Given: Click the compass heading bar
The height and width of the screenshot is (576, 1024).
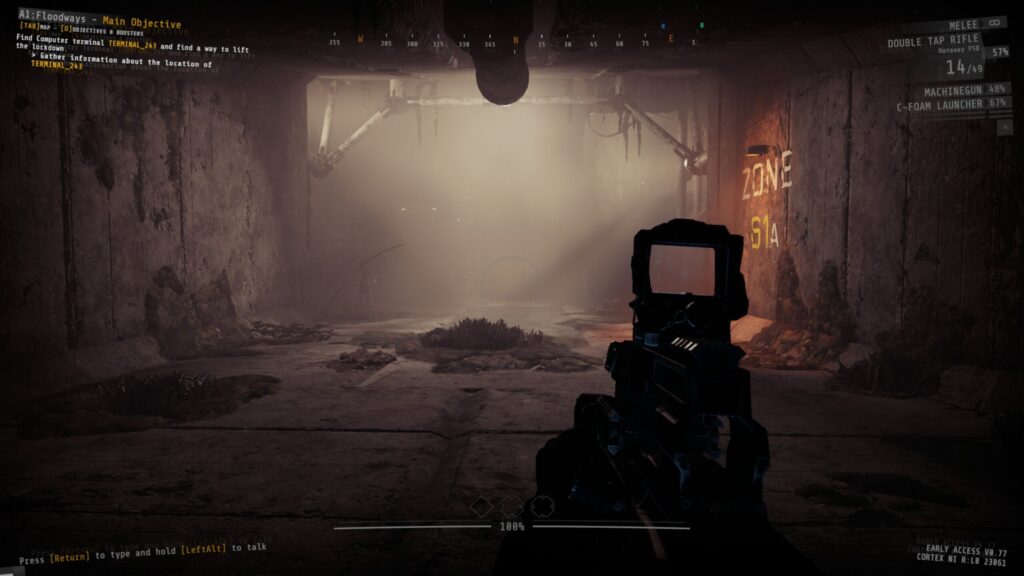Looking at the screenshot, I should tap(514, 42).
